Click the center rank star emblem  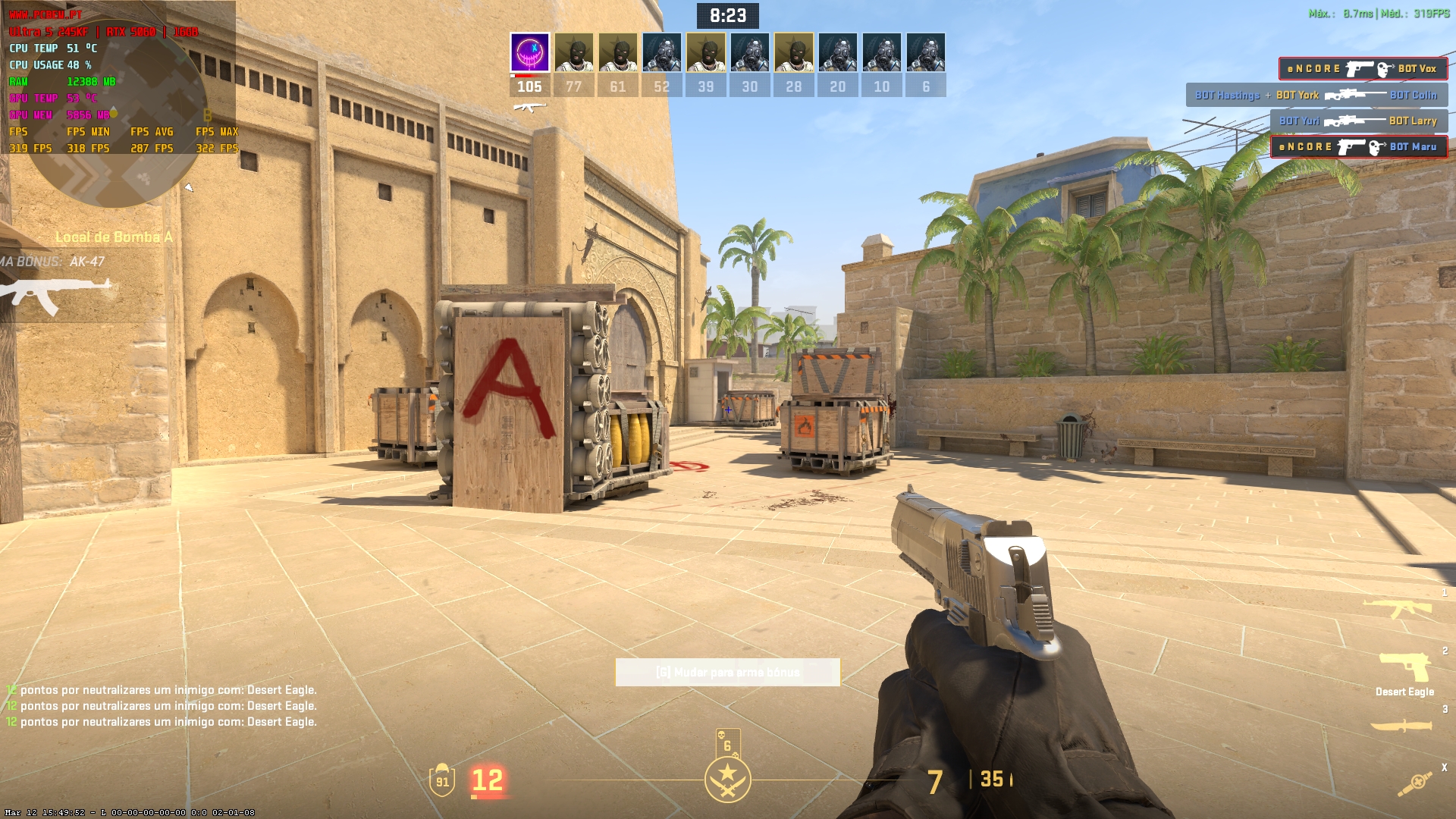pos(727,780)
